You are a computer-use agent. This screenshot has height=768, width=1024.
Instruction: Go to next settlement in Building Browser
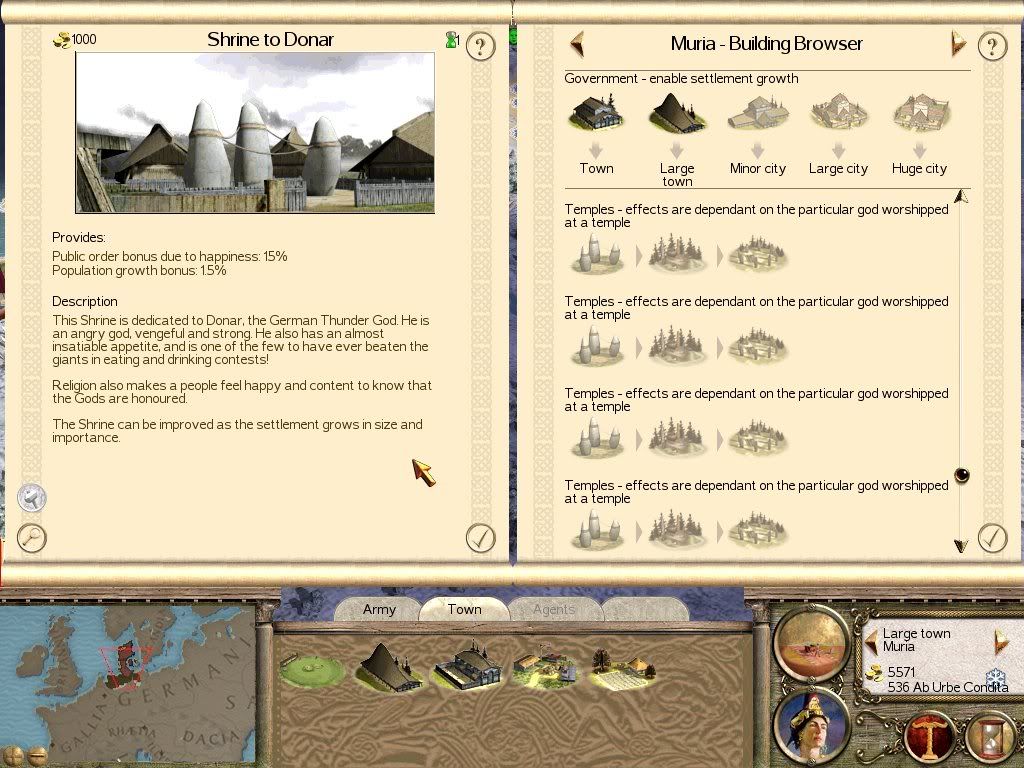[x=958, y=44]
